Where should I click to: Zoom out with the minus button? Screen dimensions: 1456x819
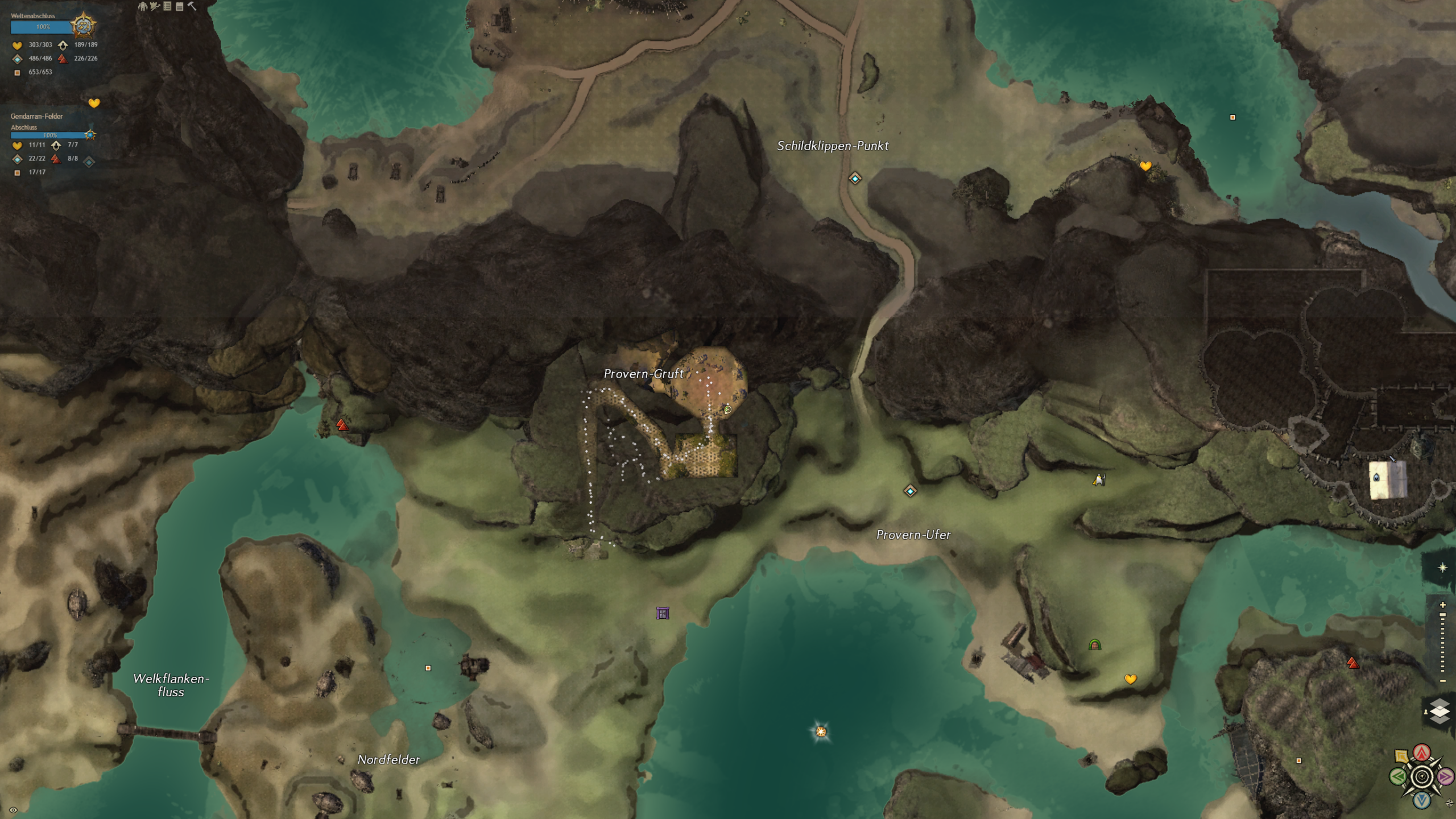(1442, 681)
